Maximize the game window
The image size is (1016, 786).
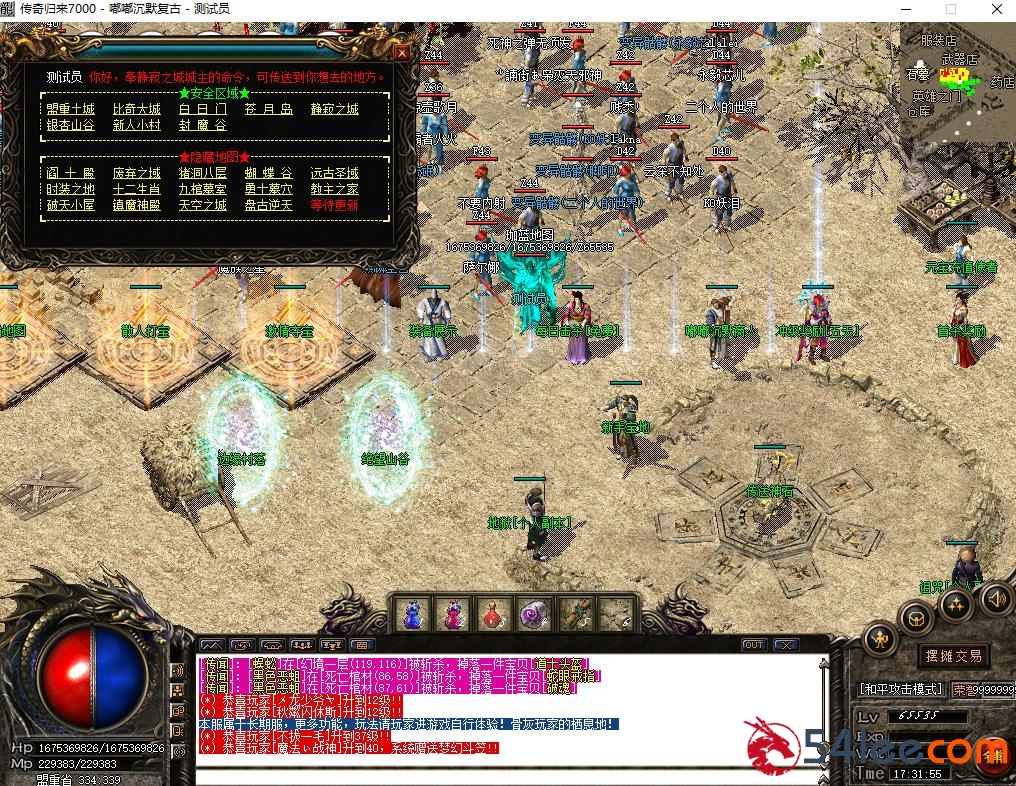pyautogui.click(x=950, y=9)
